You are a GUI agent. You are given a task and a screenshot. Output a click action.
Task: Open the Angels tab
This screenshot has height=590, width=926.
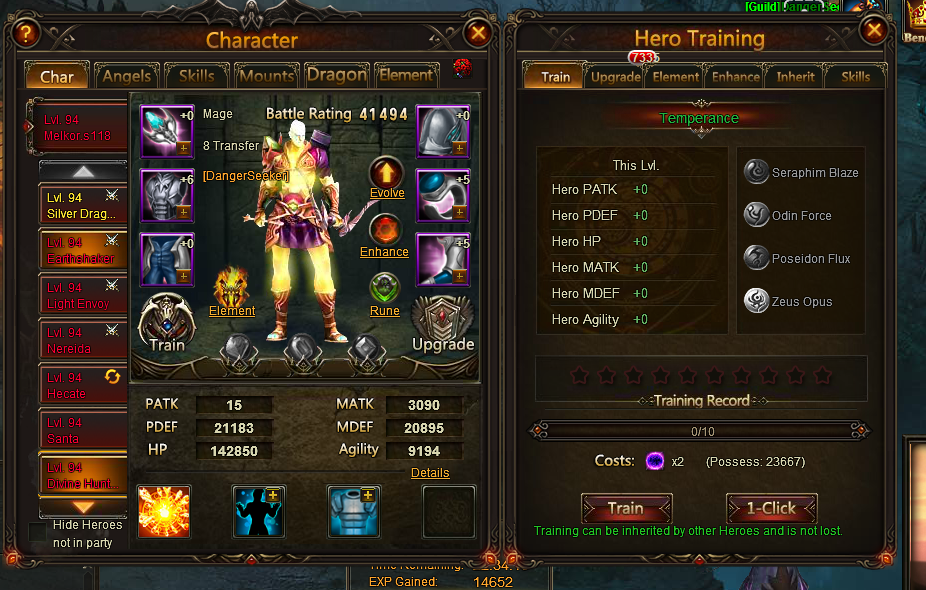click(127, 76)
